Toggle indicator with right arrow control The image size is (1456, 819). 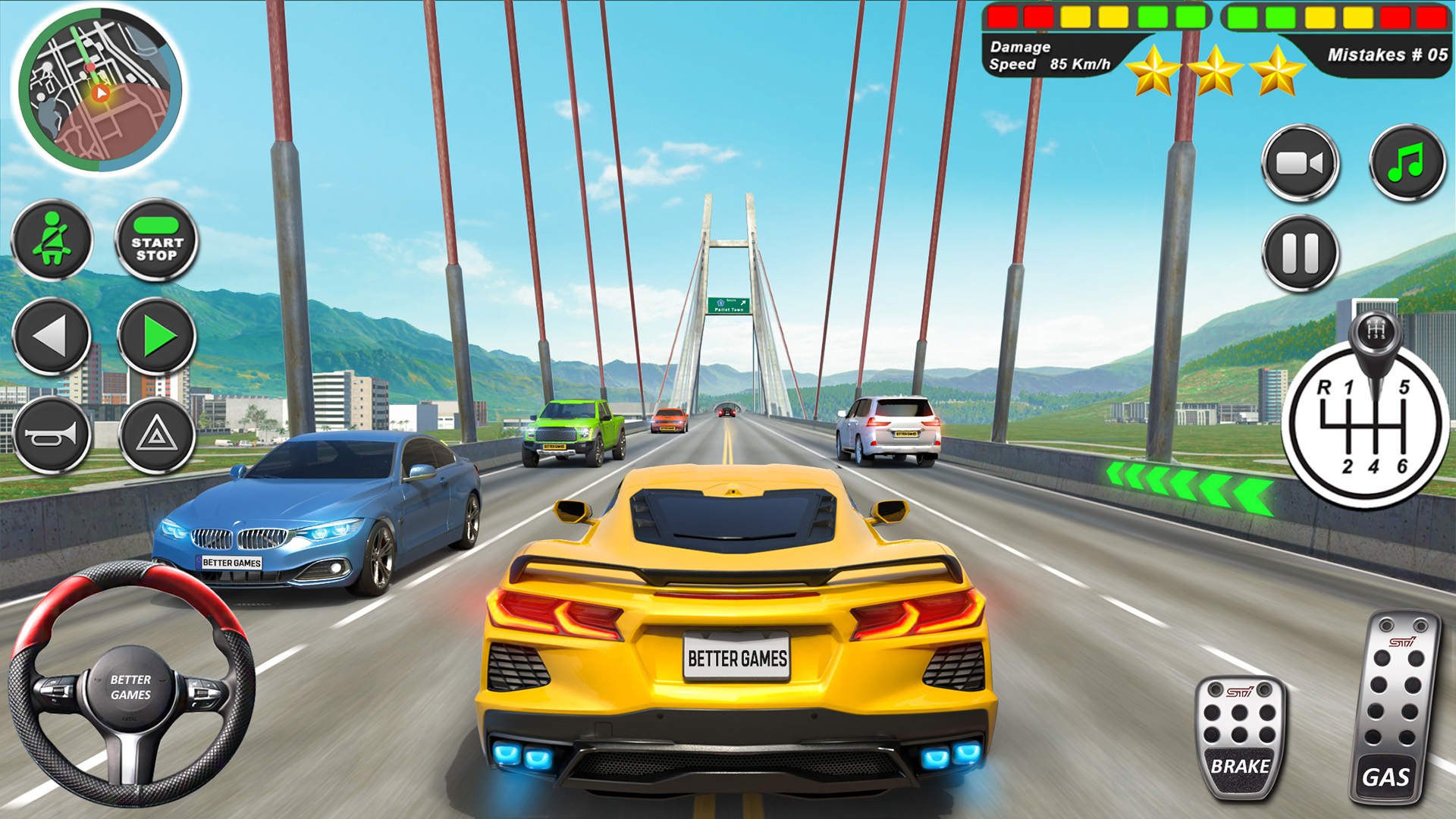(x=155, y=336)
